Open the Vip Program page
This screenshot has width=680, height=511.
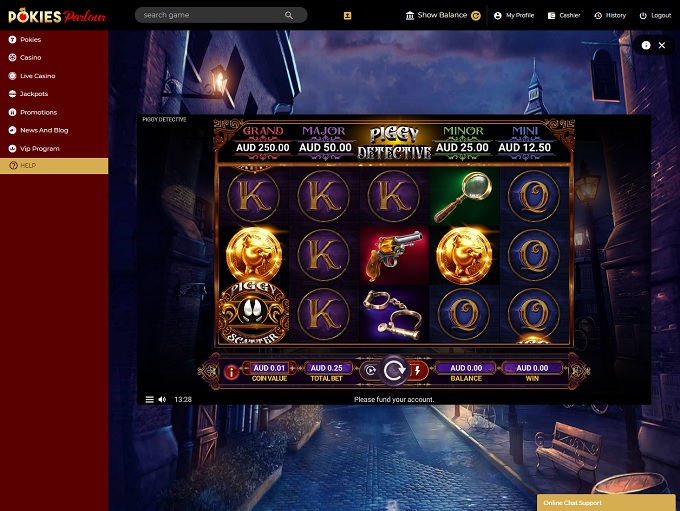tap(39, 148)
